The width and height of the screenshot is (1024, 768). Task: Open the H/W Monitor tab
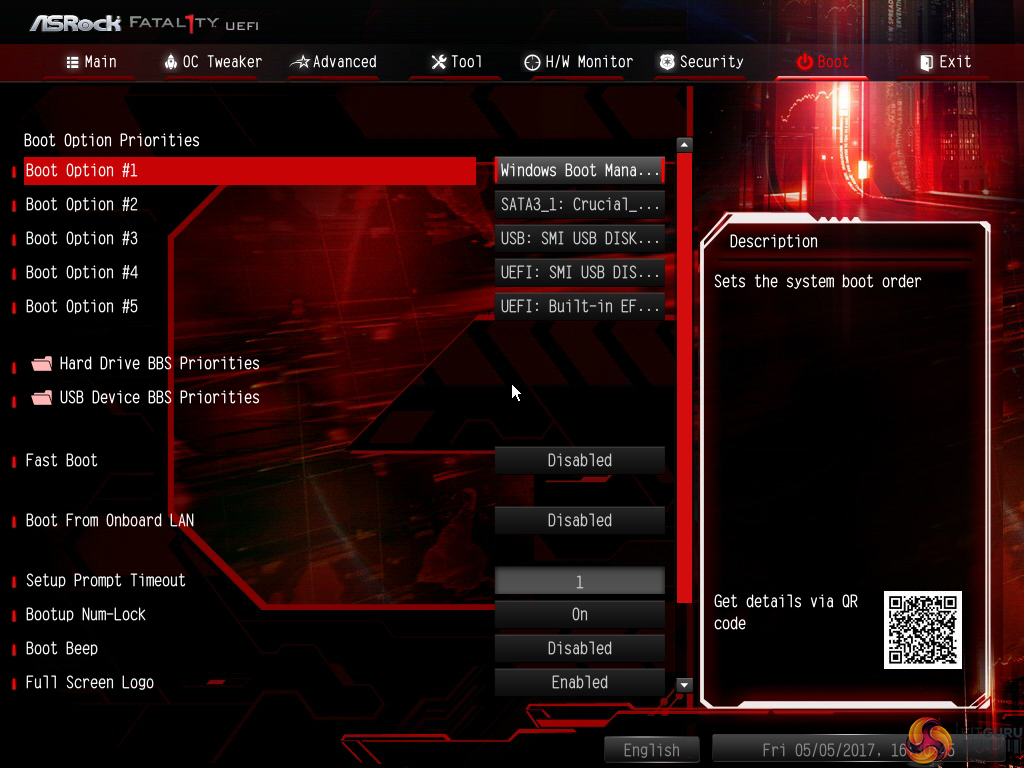pyautogui.click(x=578, y=62)
